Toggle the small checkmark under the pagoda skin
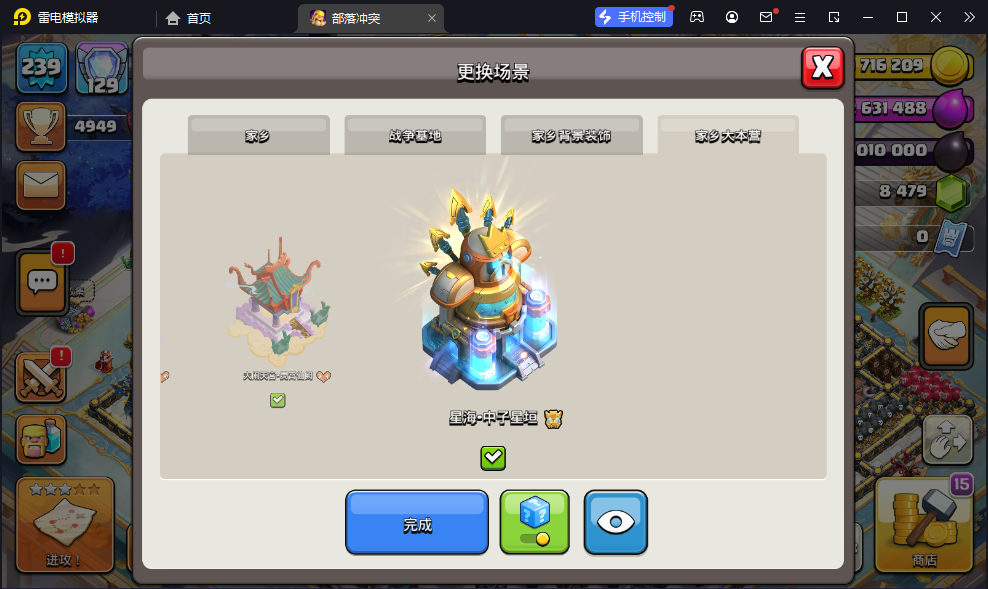 pos(278,400)
